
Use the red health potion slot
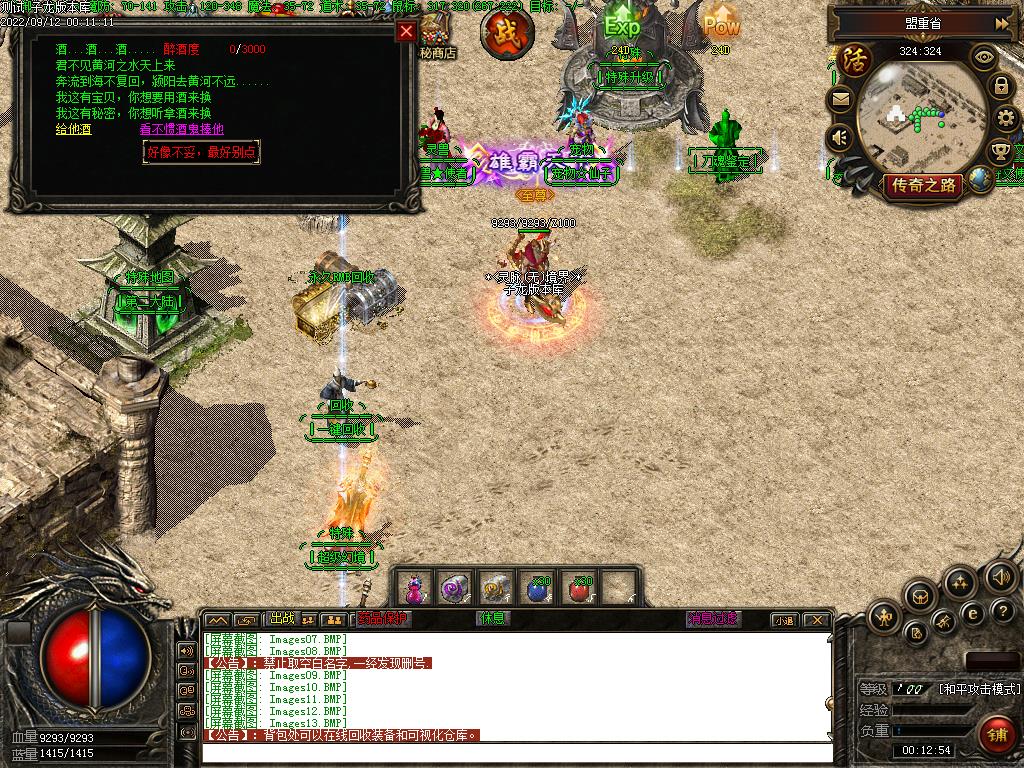click(x=579, y=588)
